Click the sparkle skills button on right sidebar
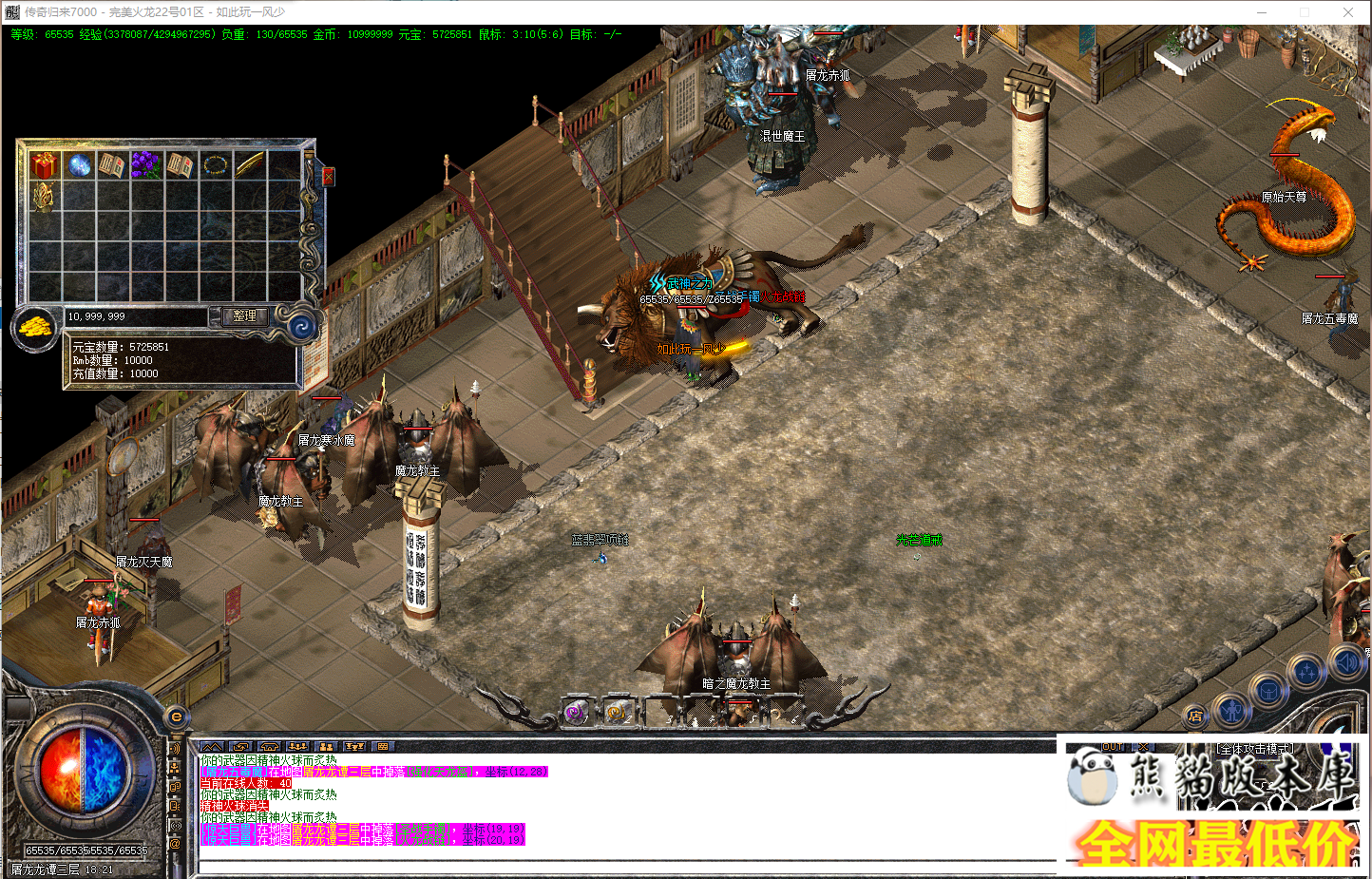This screenshot has width=1372, height=879. click(1306, 672)
